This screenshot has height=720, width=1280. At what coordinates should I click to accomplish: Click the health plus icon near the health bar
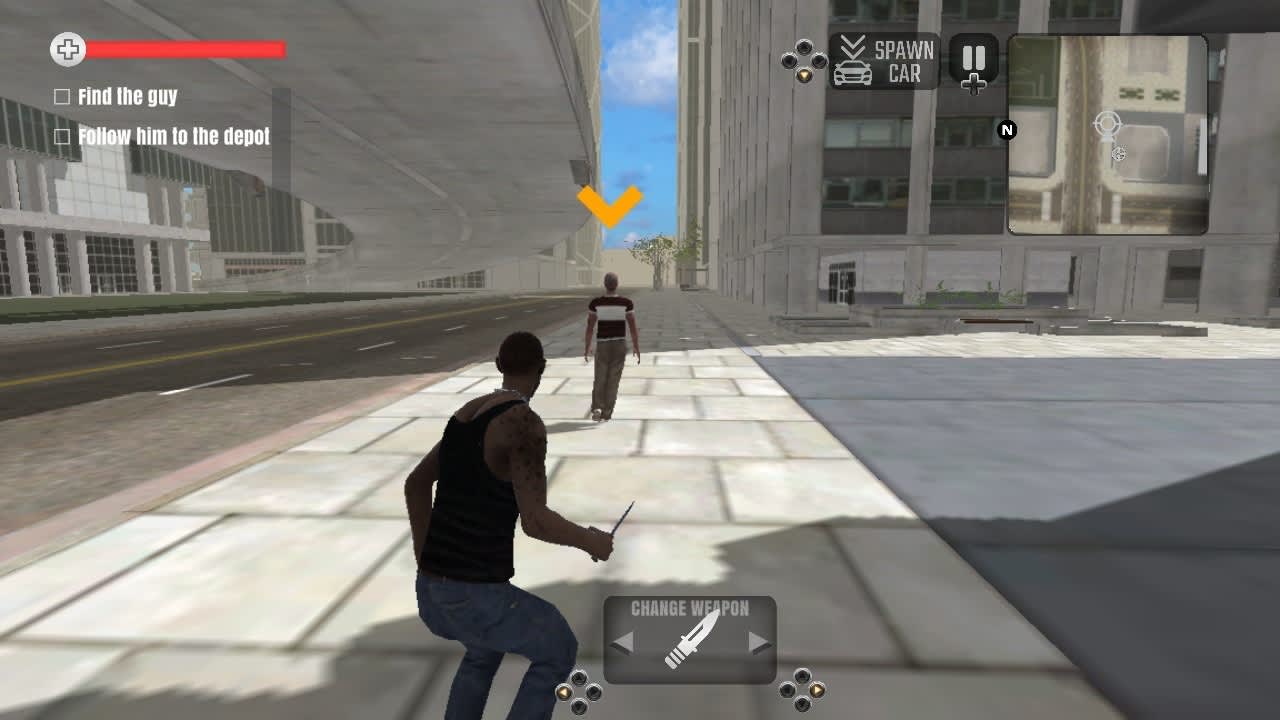point(66,47)
